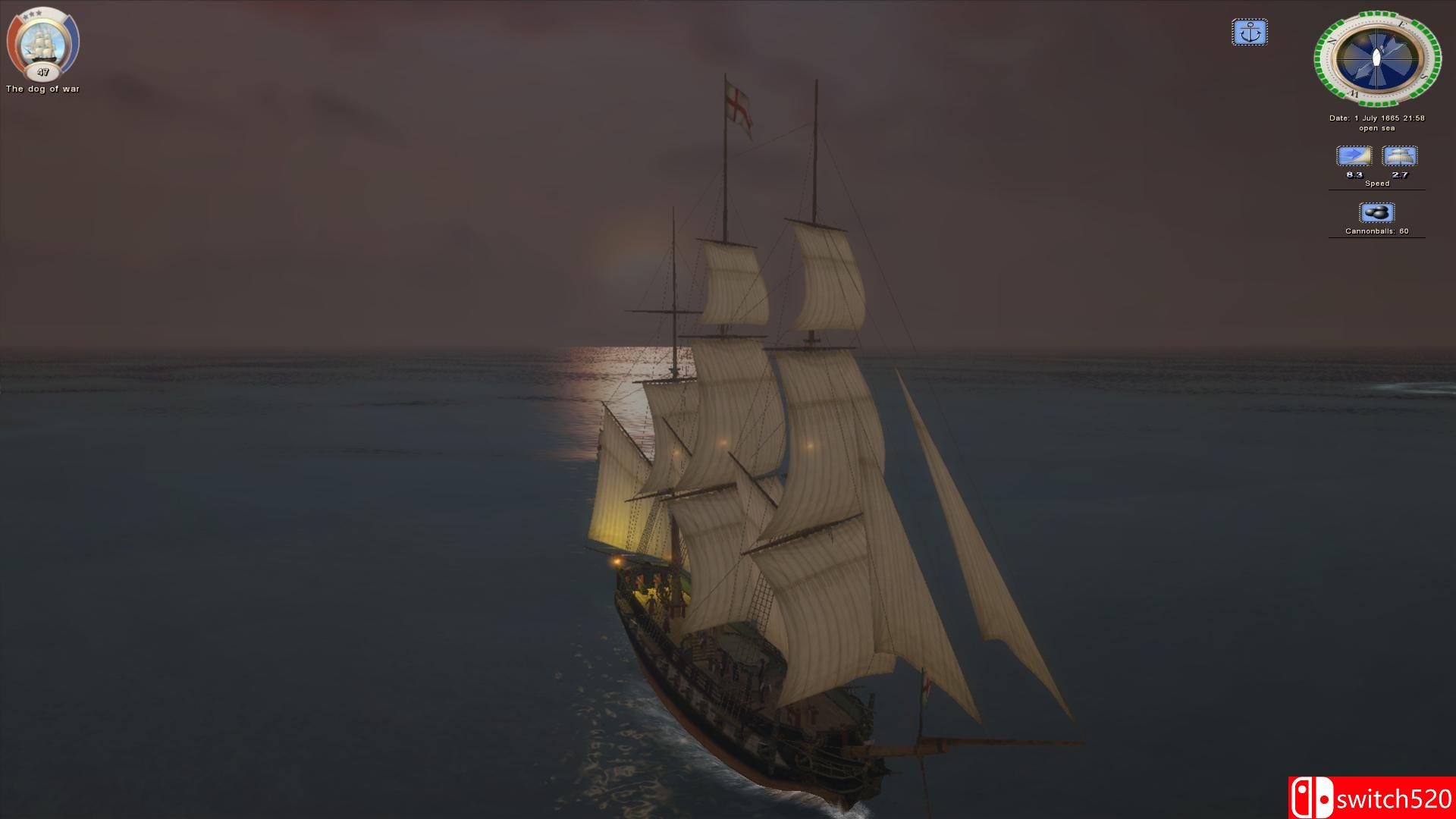Select the level 47 badge under the emblem
This screenshot has height=819, width=1456.
tap(42, 73)
